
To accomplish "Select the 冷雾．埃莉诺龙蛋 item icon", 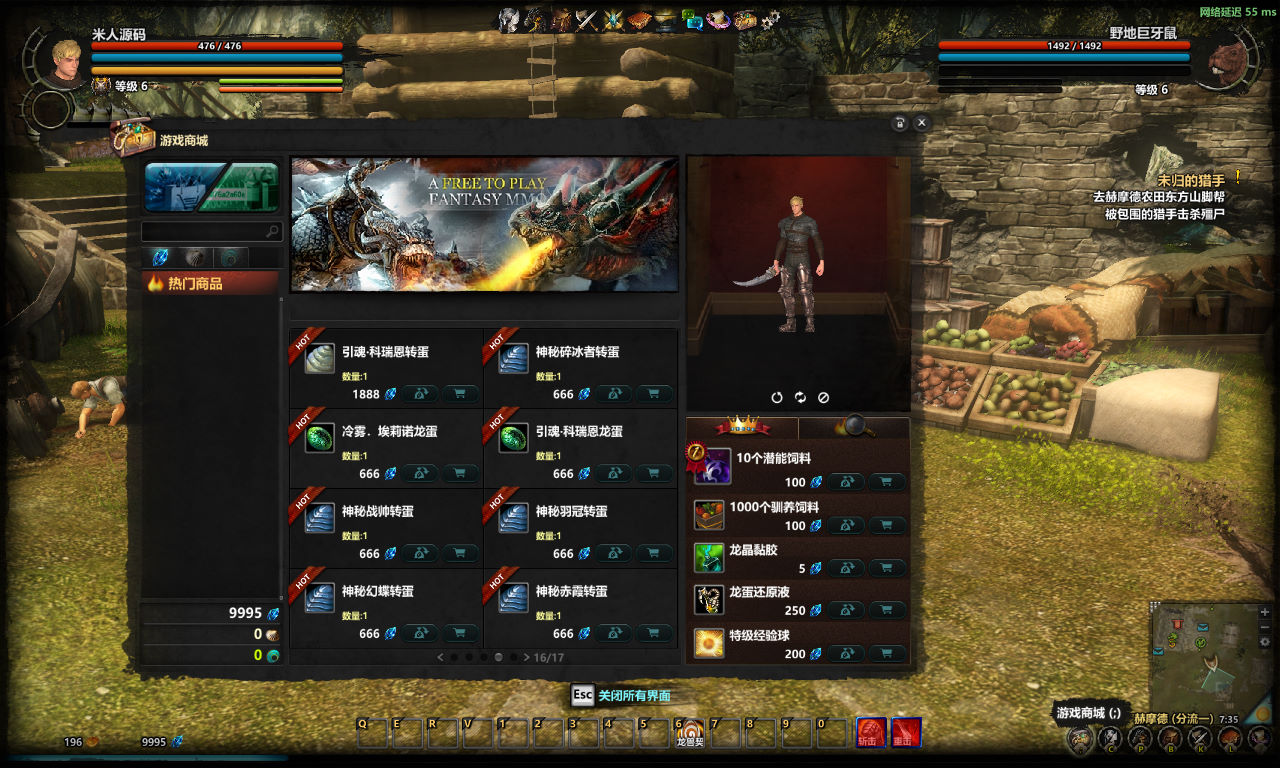I will point(320,439).
